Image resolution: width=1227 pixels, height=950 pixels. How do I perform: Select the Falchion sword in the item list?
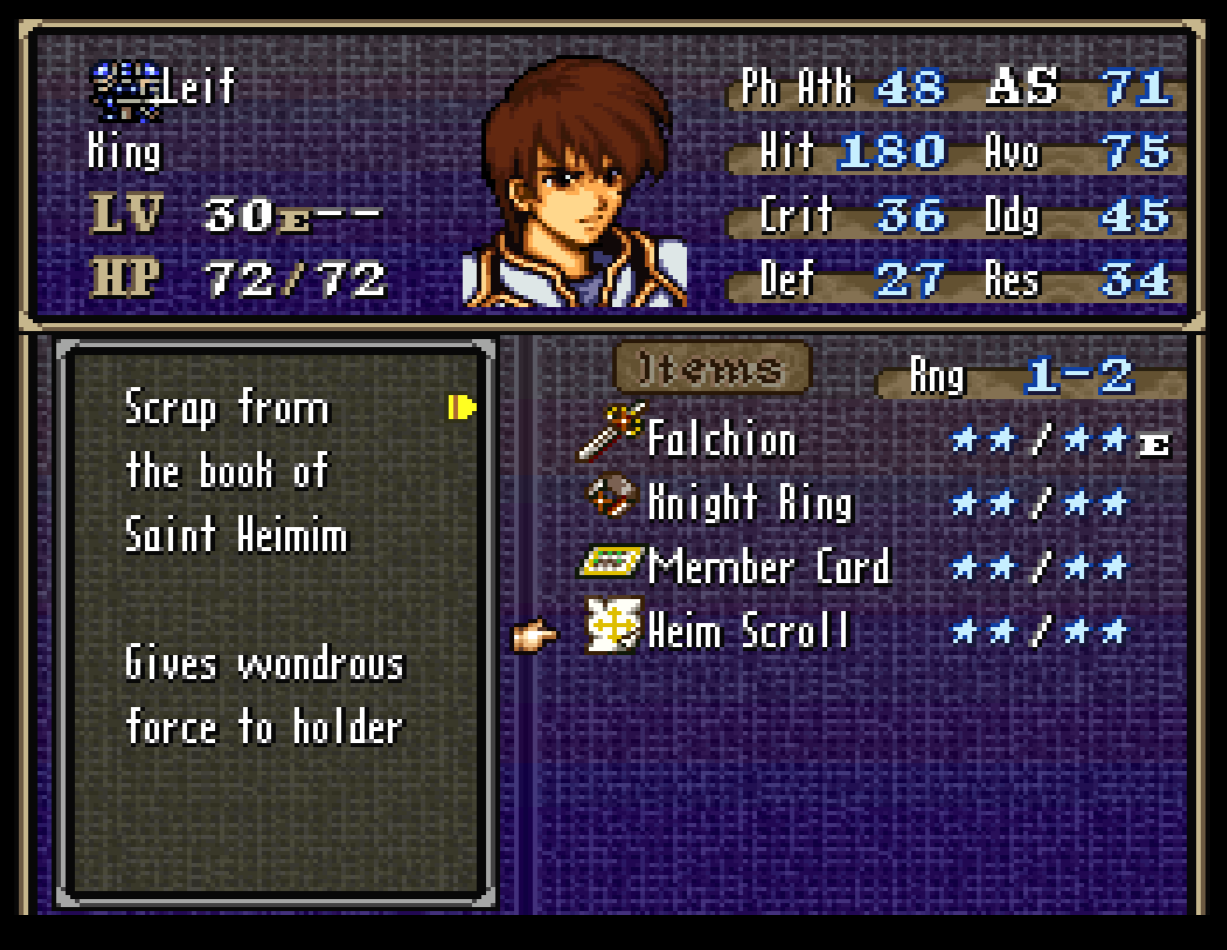point(721,440)
